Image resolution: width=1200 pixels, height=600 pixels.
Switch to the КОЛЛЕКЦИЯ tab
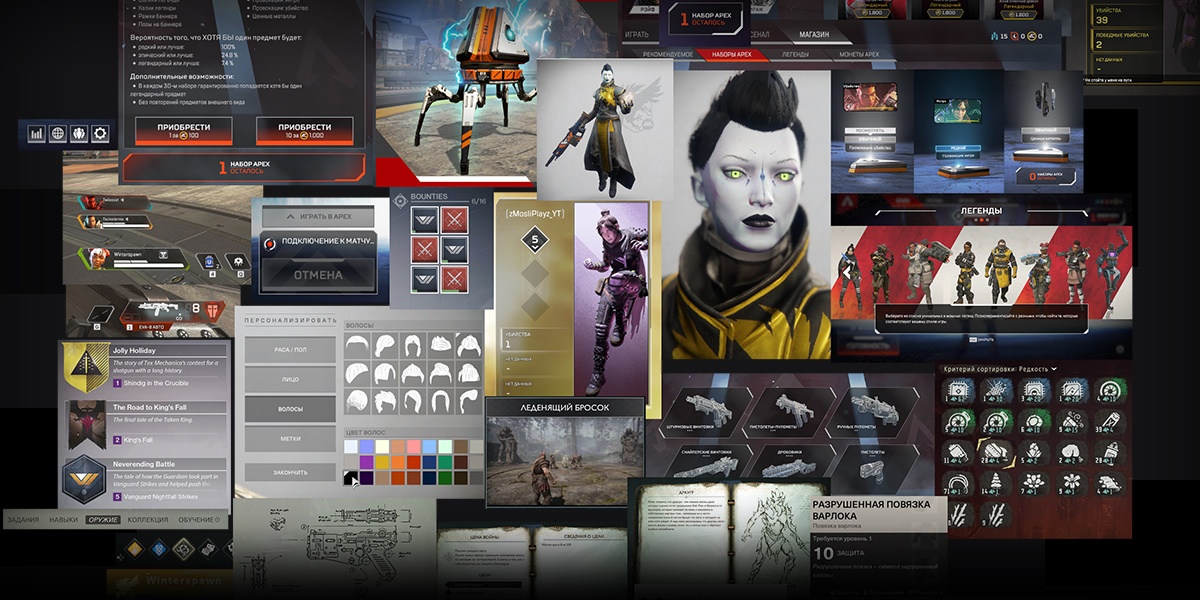pos(148,520)
